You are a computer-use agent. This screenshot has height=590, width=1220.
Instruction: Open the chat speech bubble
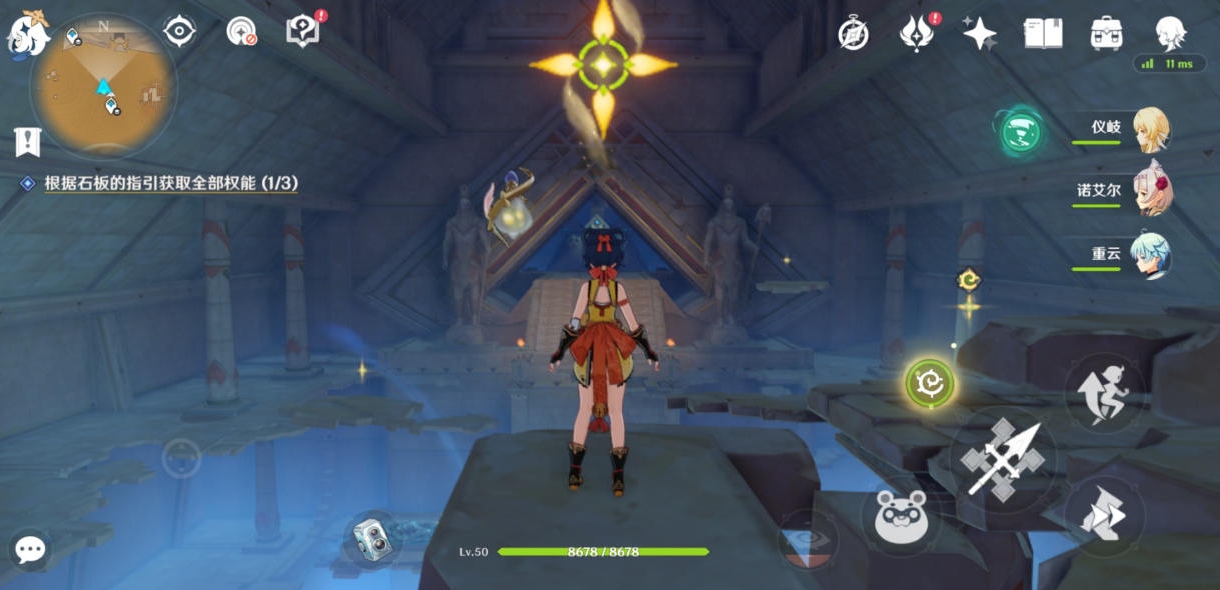[30, 549]
